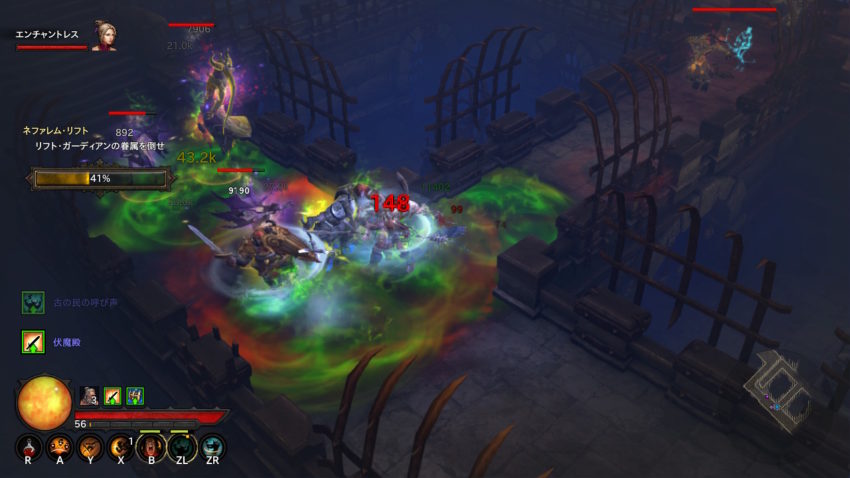Use the red health potion slot

point(28,447)
